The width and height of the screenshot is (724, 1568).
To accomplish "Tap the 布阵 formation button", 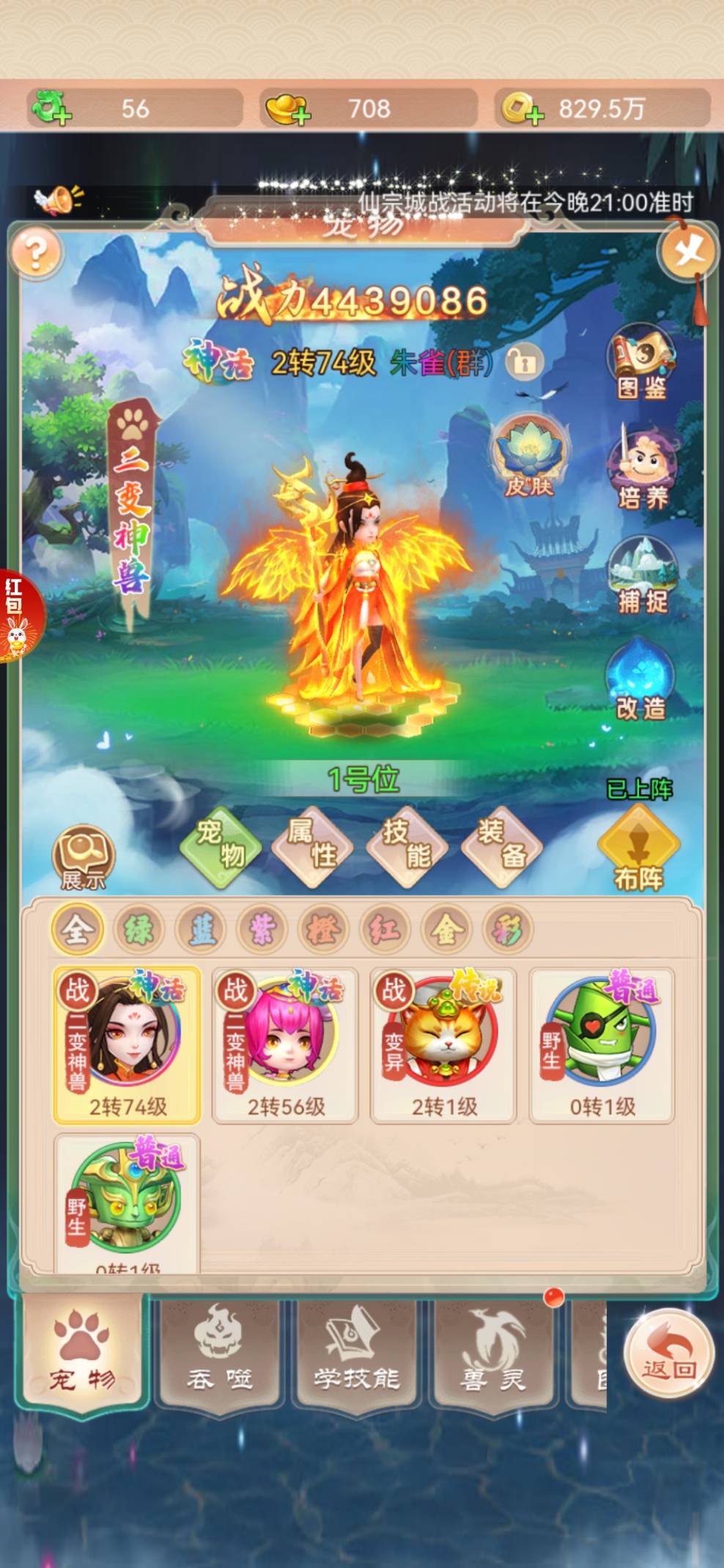I will [x=639, y=850].
